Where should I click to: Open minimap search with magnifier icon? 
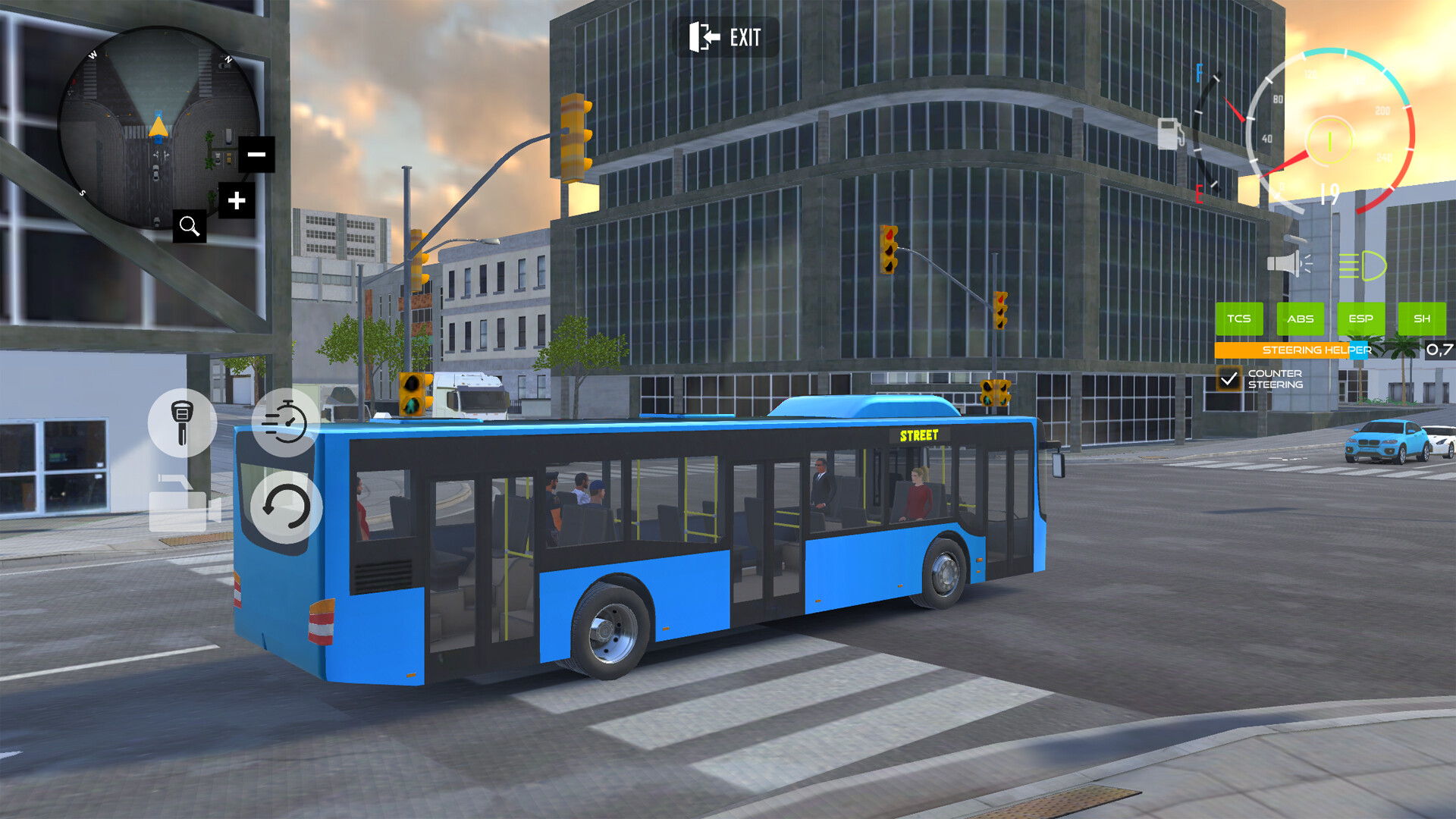(x=190, y=226)
